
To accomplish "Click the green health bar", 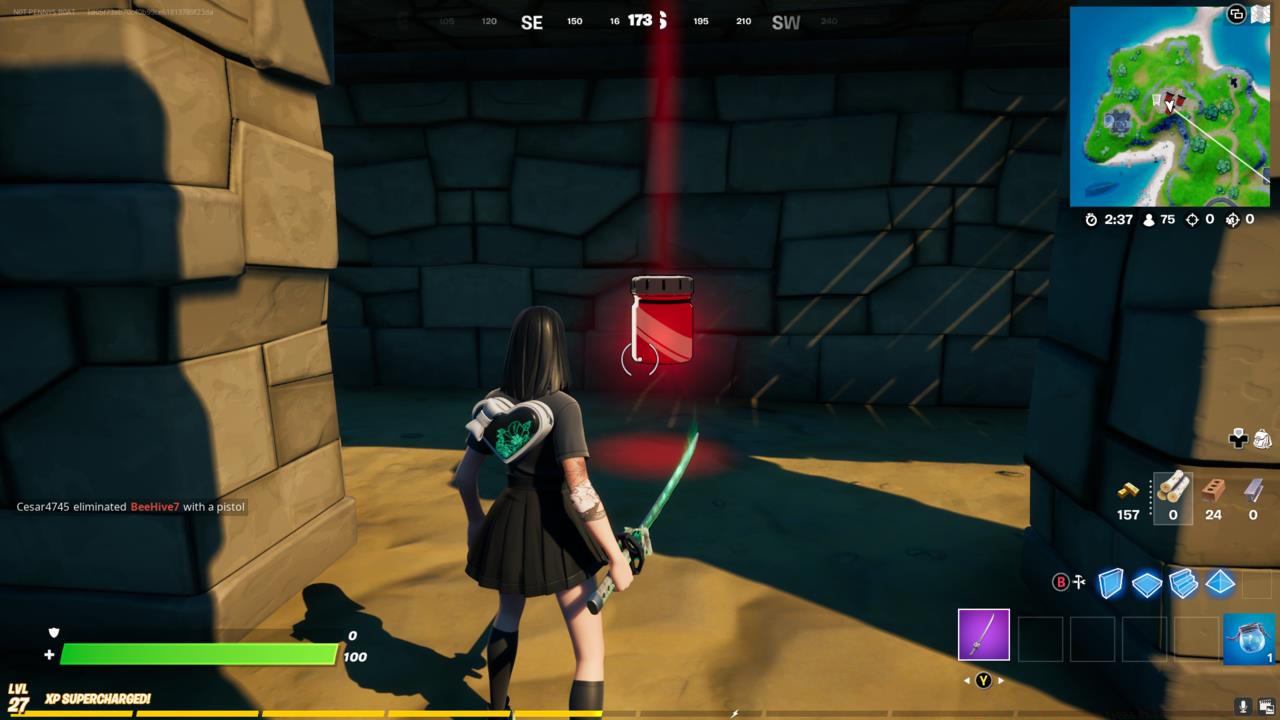I will [200, 655].
